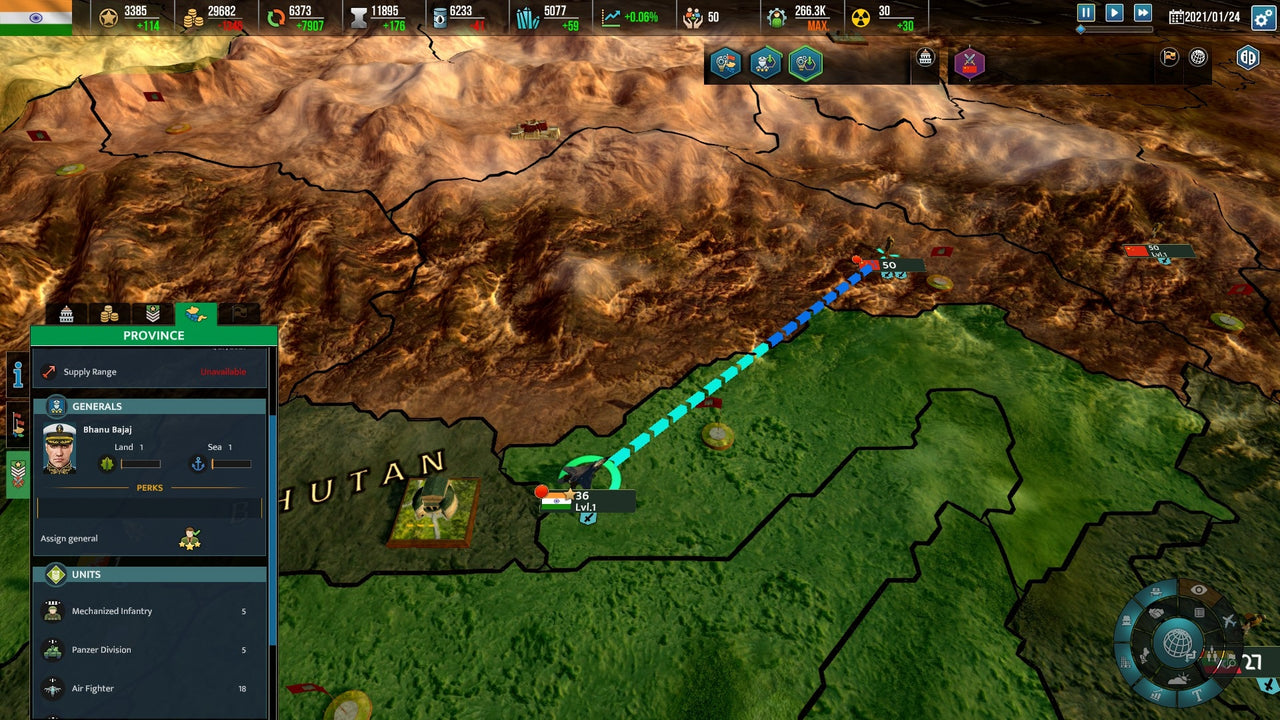
Task: Open the coins economy tab
Action: (x=107, y=312)
